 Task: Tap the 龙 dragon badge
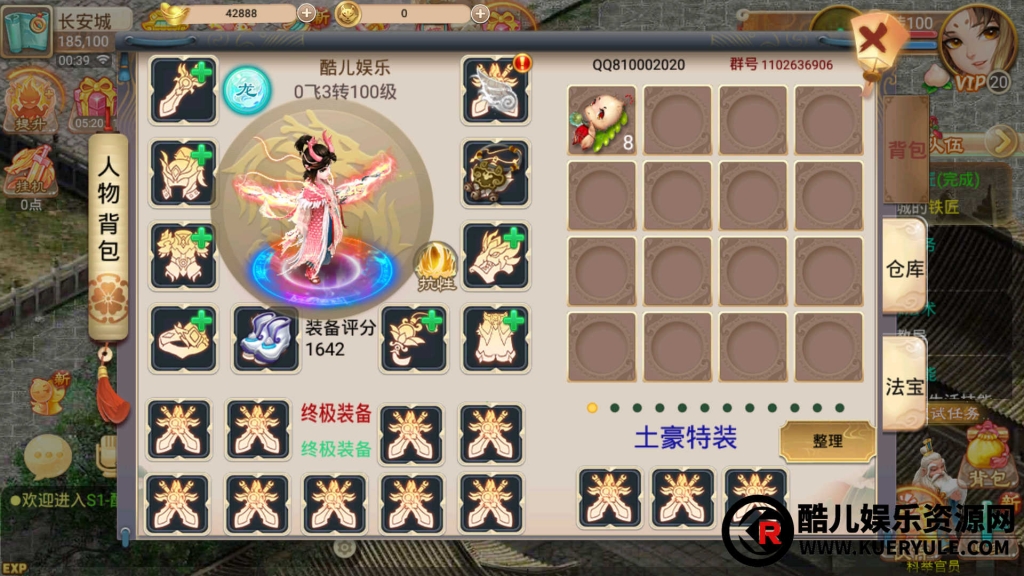tap(246, 88)
